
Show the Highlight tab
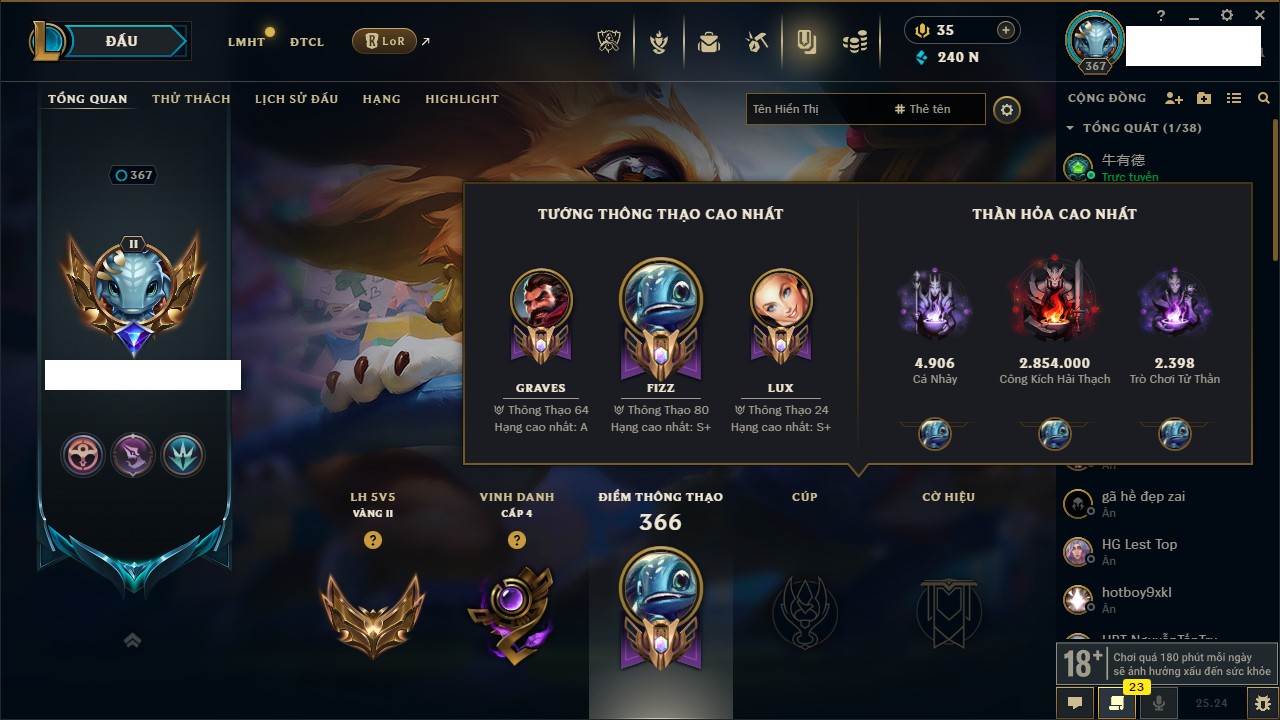point(461,99)
